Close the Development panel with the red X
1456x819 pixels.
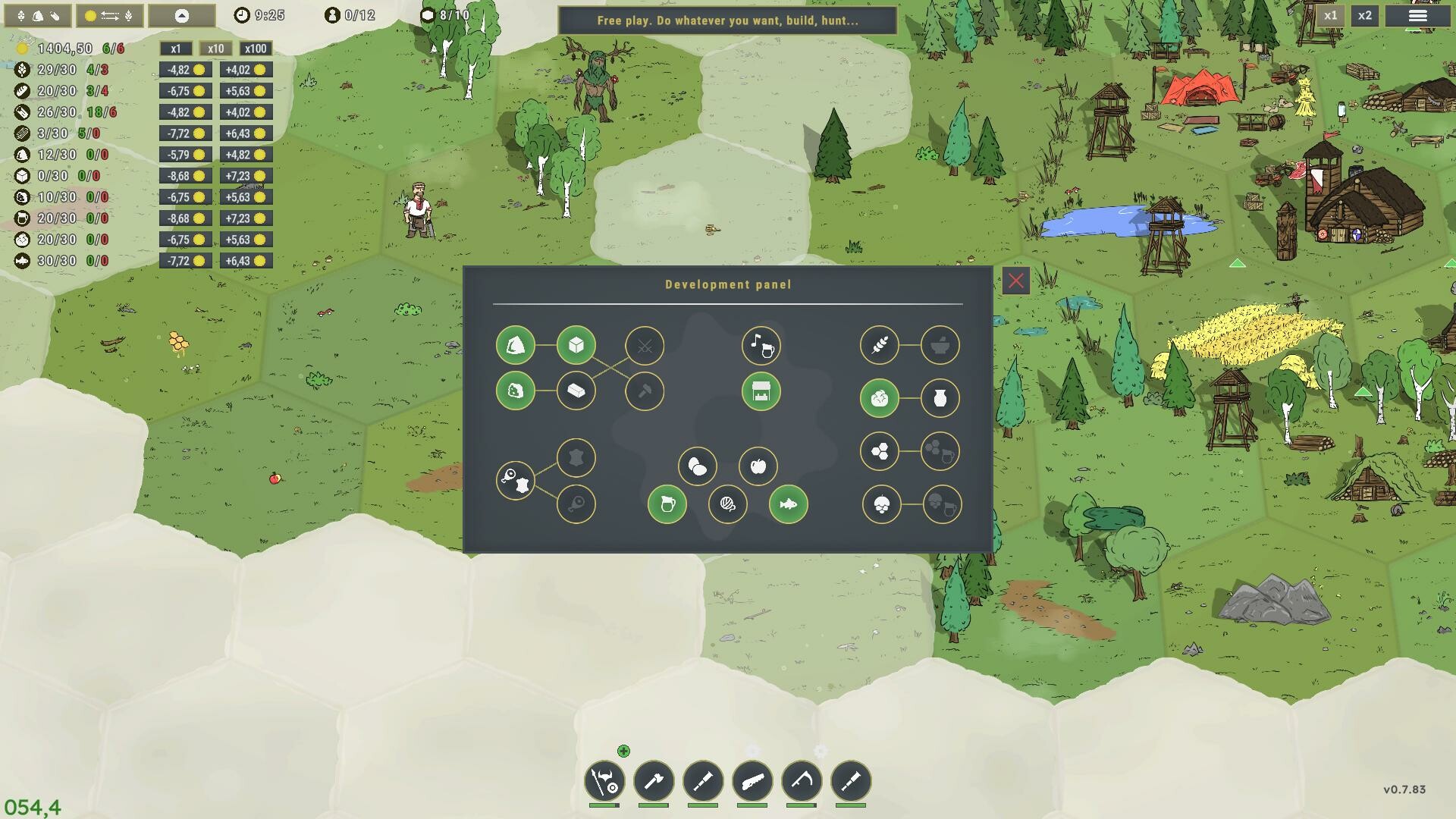[x=1016, y=281]
